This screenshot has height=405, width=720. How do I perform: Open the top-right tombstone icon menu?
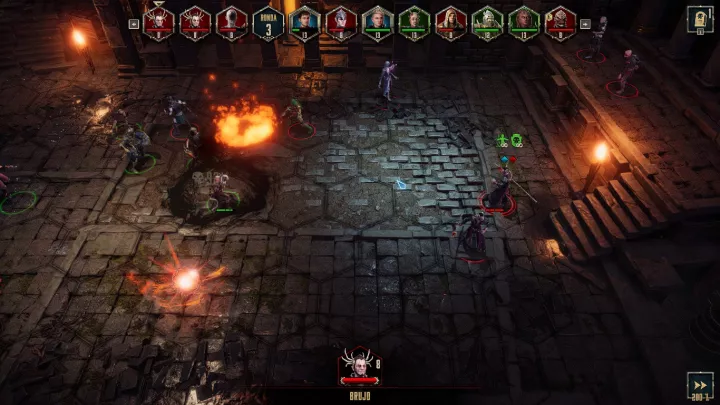coord(700,19)
